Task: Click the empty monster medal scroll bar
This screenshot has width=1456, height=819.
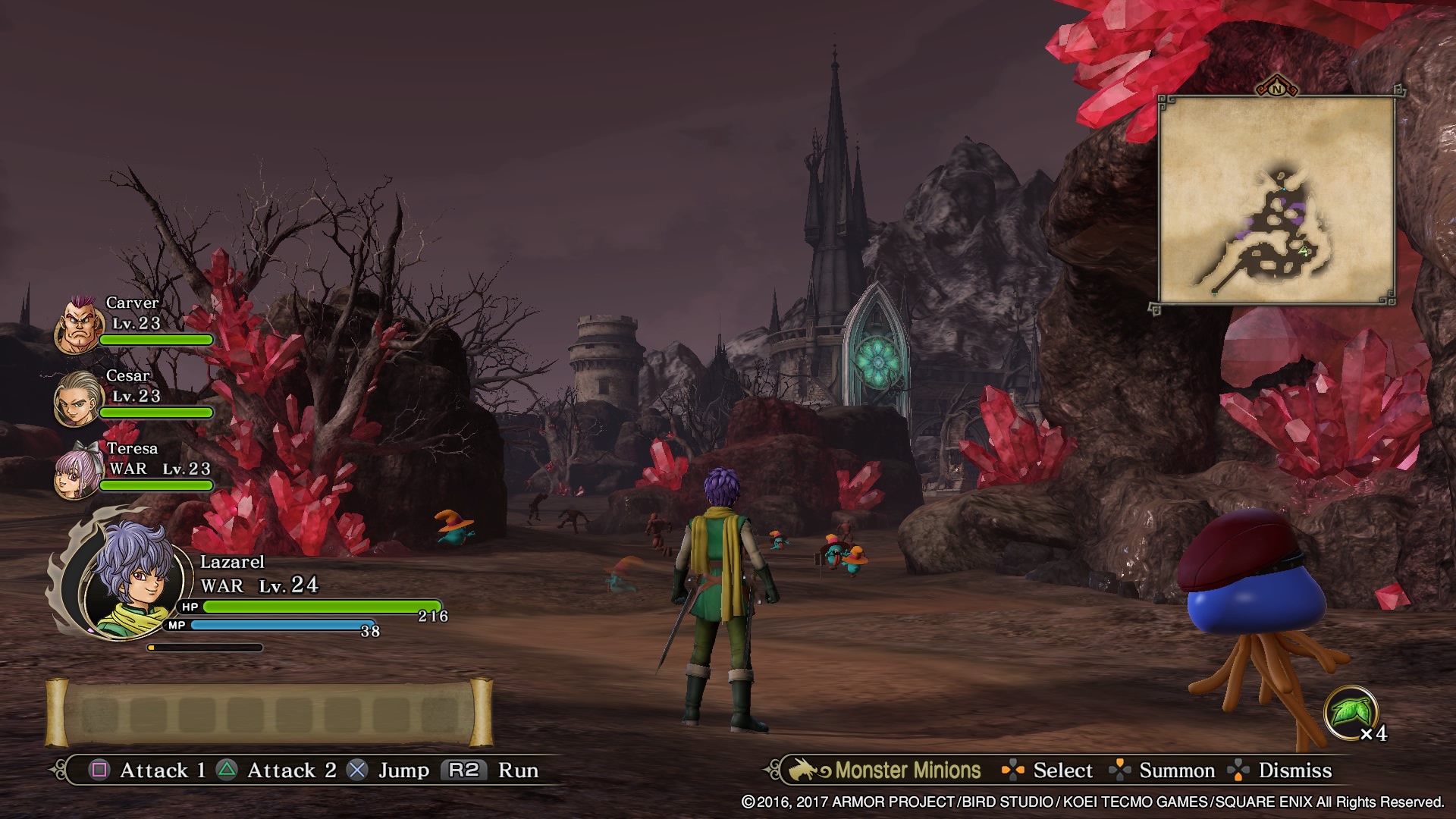Action: 269,714
